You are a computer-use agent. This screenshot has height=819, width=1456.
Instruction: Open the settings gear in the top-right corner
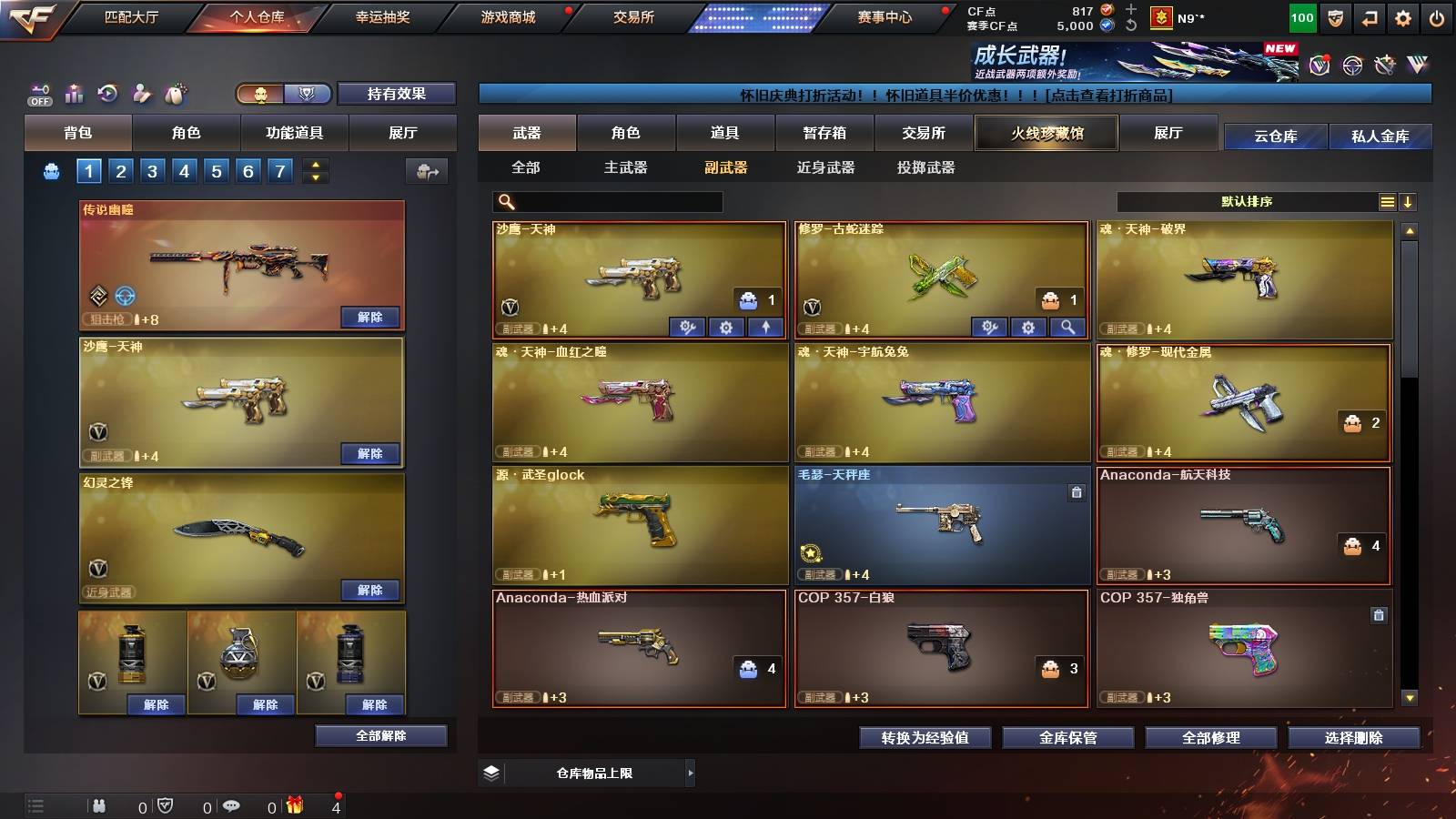1401,16
